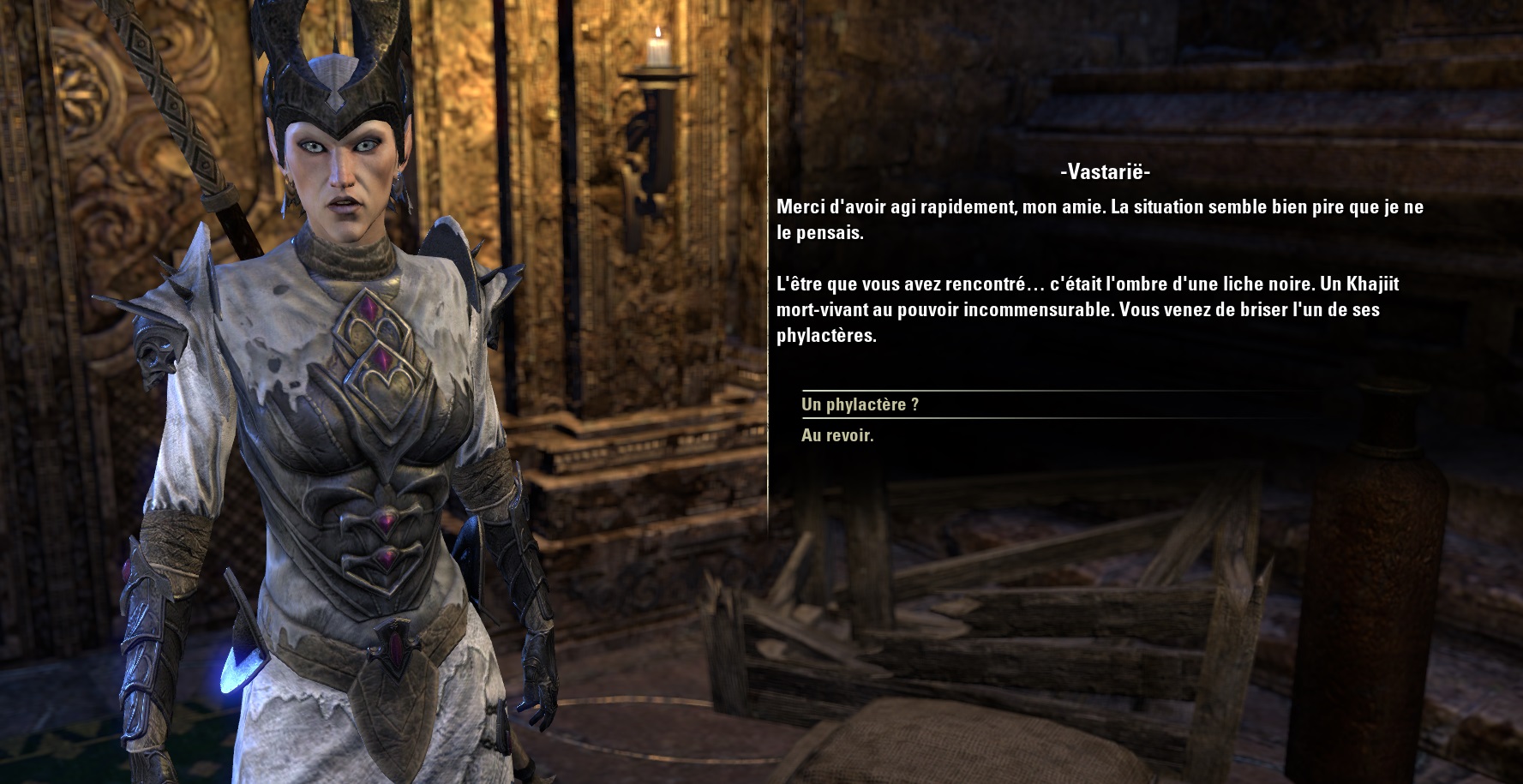The height and width of the screenshot is (784, 1523).
Task: Choose the "Au revoir." reply
Action: pyautogui.click(x=837, y=435)
